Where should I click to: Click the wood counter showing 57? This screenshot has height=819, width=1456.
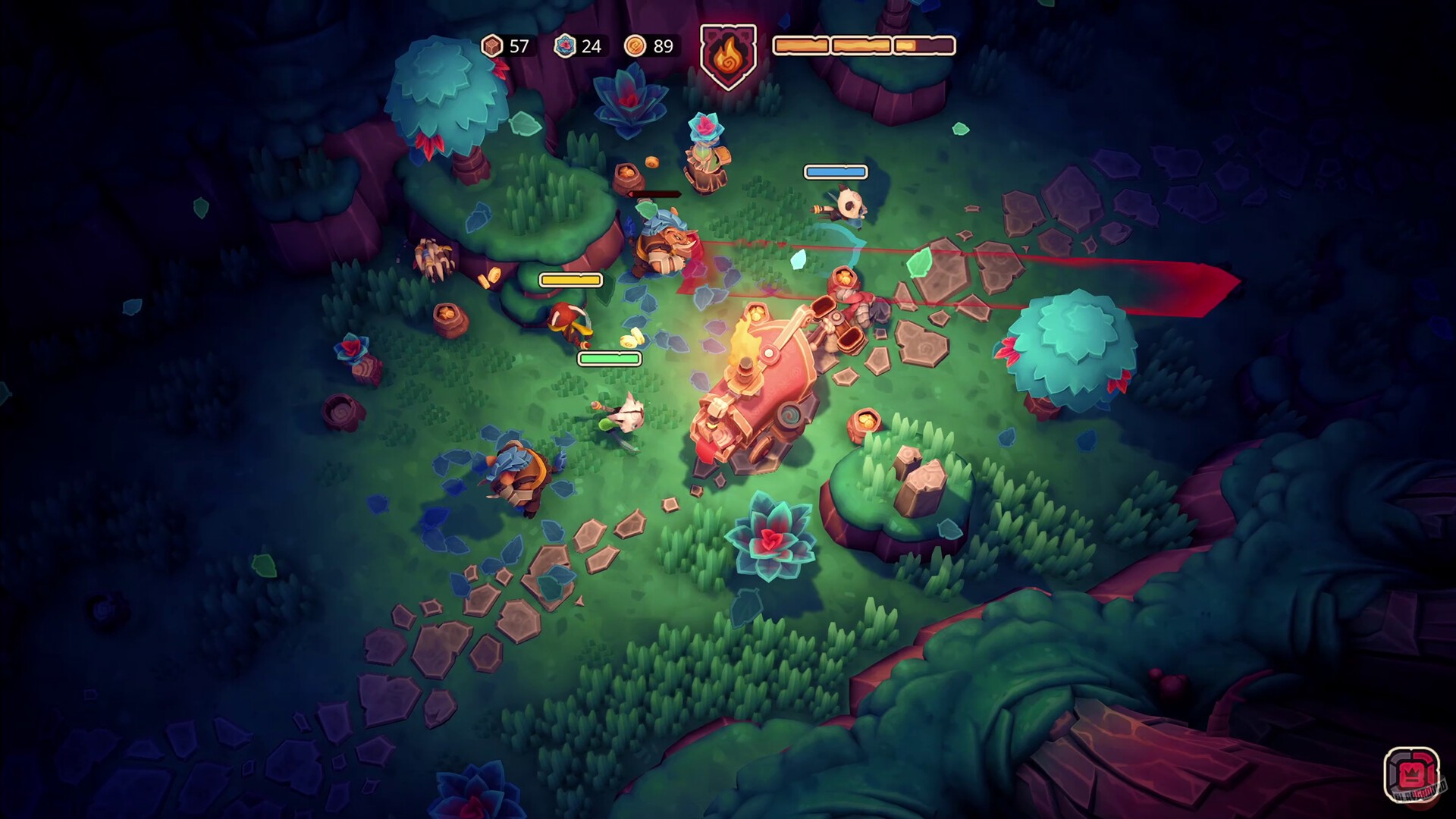(x=520, y=47)
